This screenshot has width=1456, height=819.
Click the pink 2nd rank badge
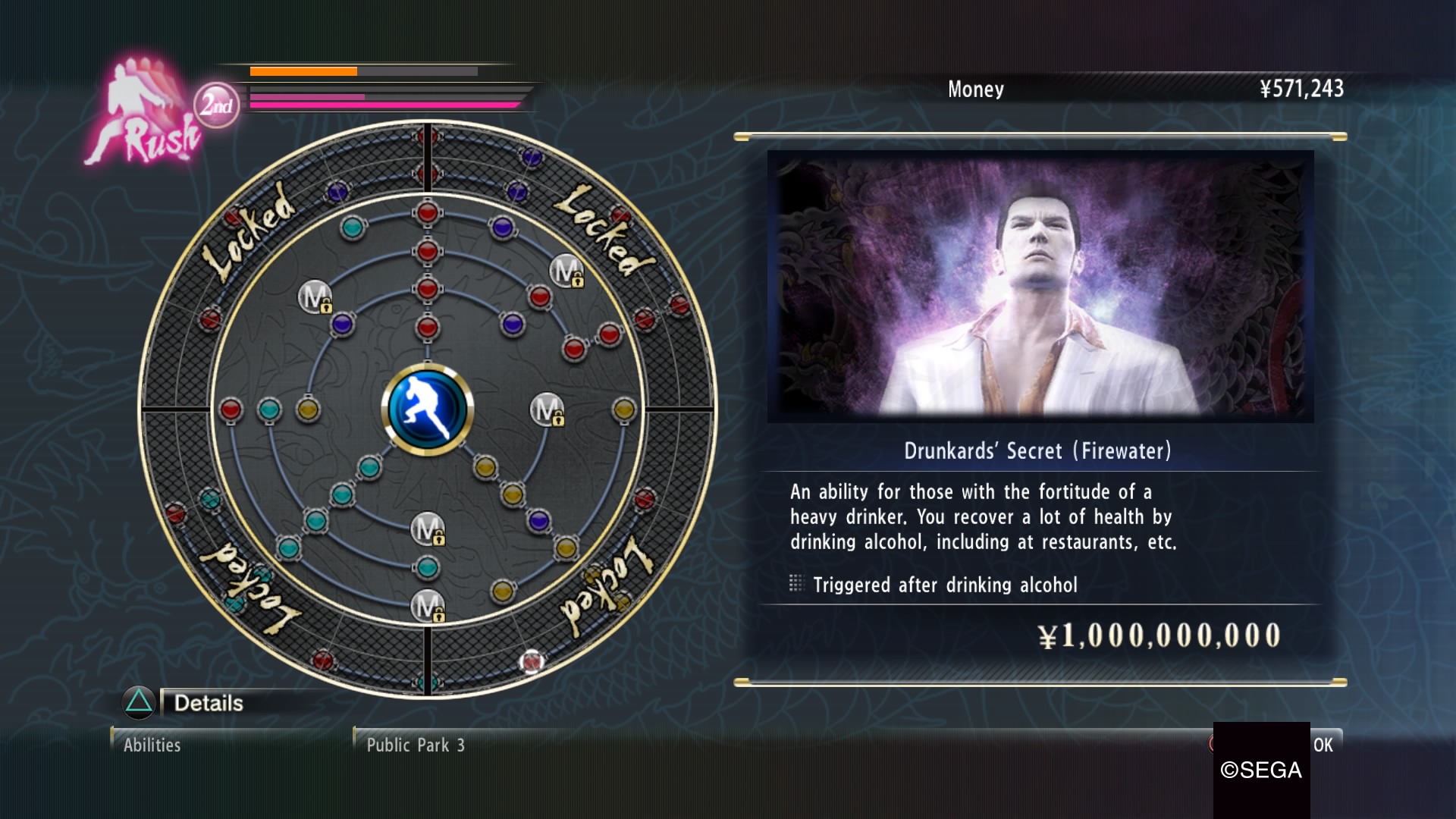tap(216, 105)
